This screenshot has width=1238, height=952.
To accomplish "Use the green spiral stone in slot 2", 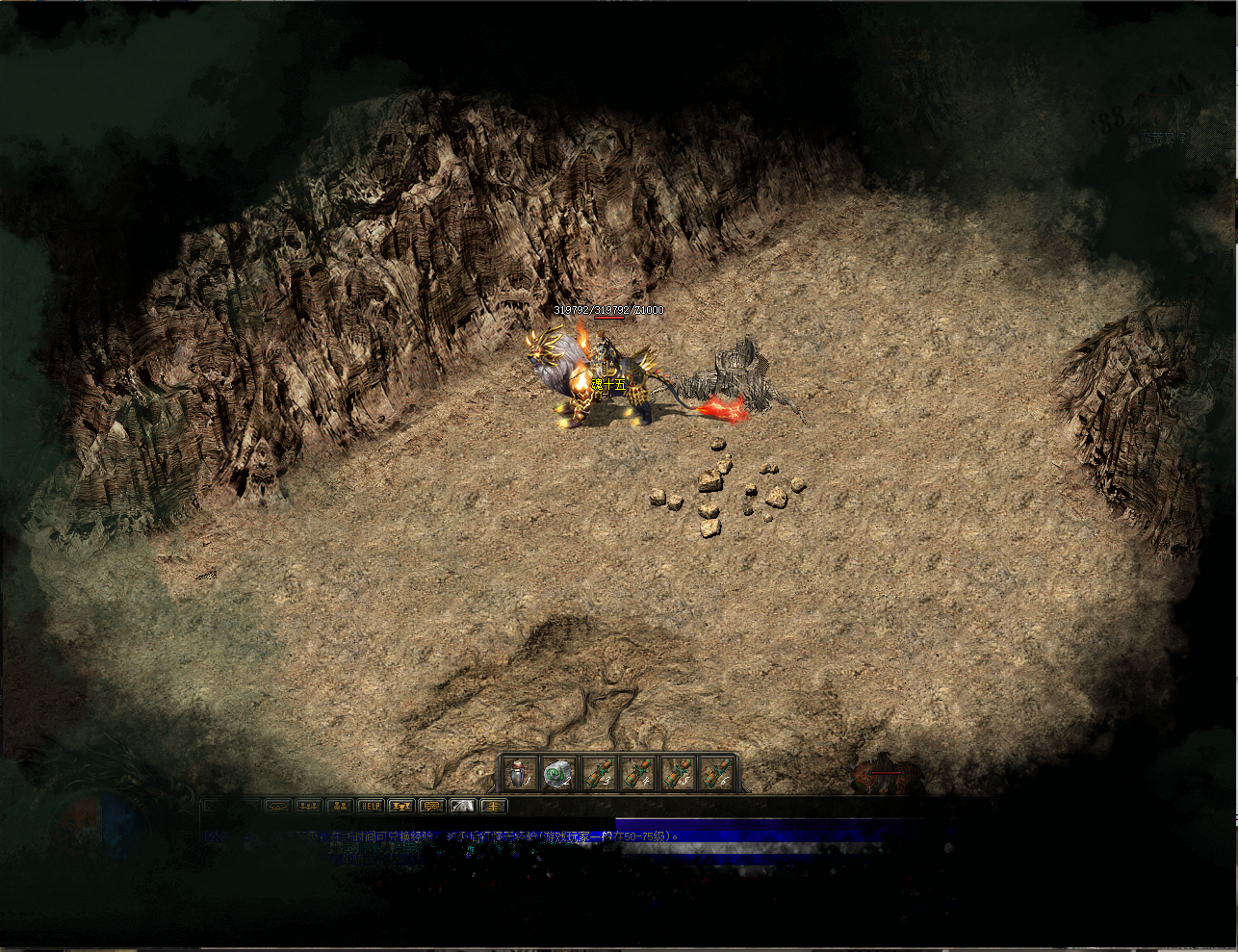I will pos(558,773).
